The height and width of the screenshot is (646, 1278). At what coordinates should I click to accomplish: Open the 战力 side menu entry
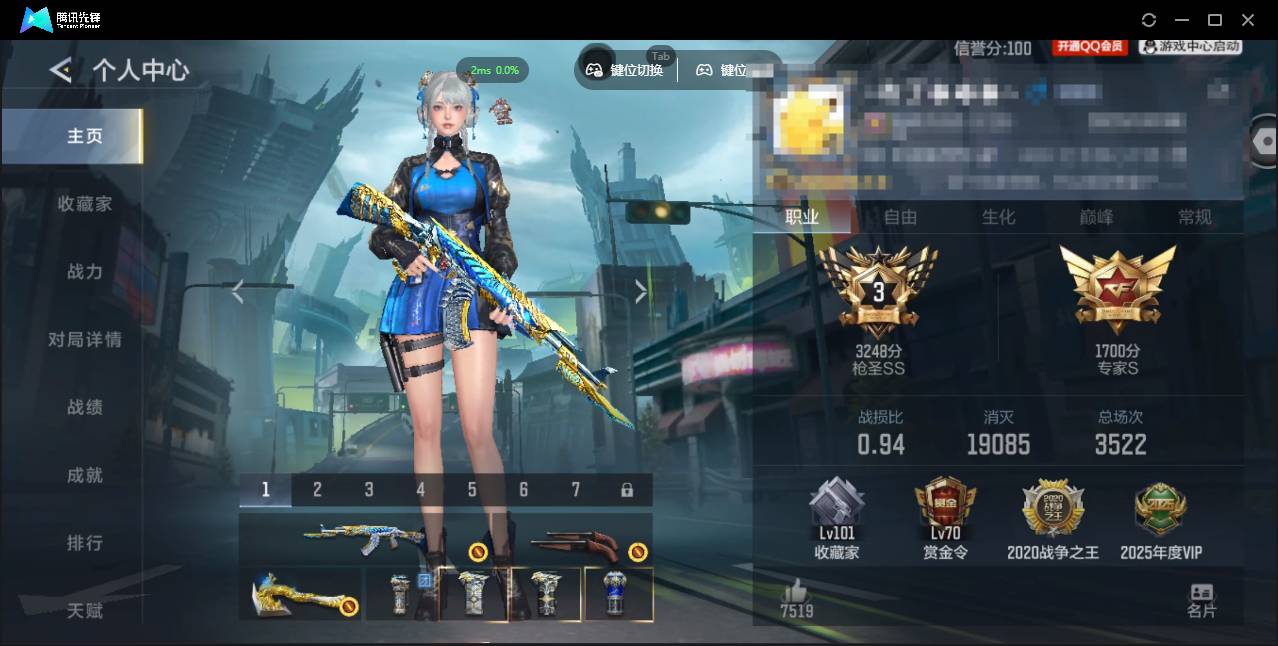tap(85, 272)
